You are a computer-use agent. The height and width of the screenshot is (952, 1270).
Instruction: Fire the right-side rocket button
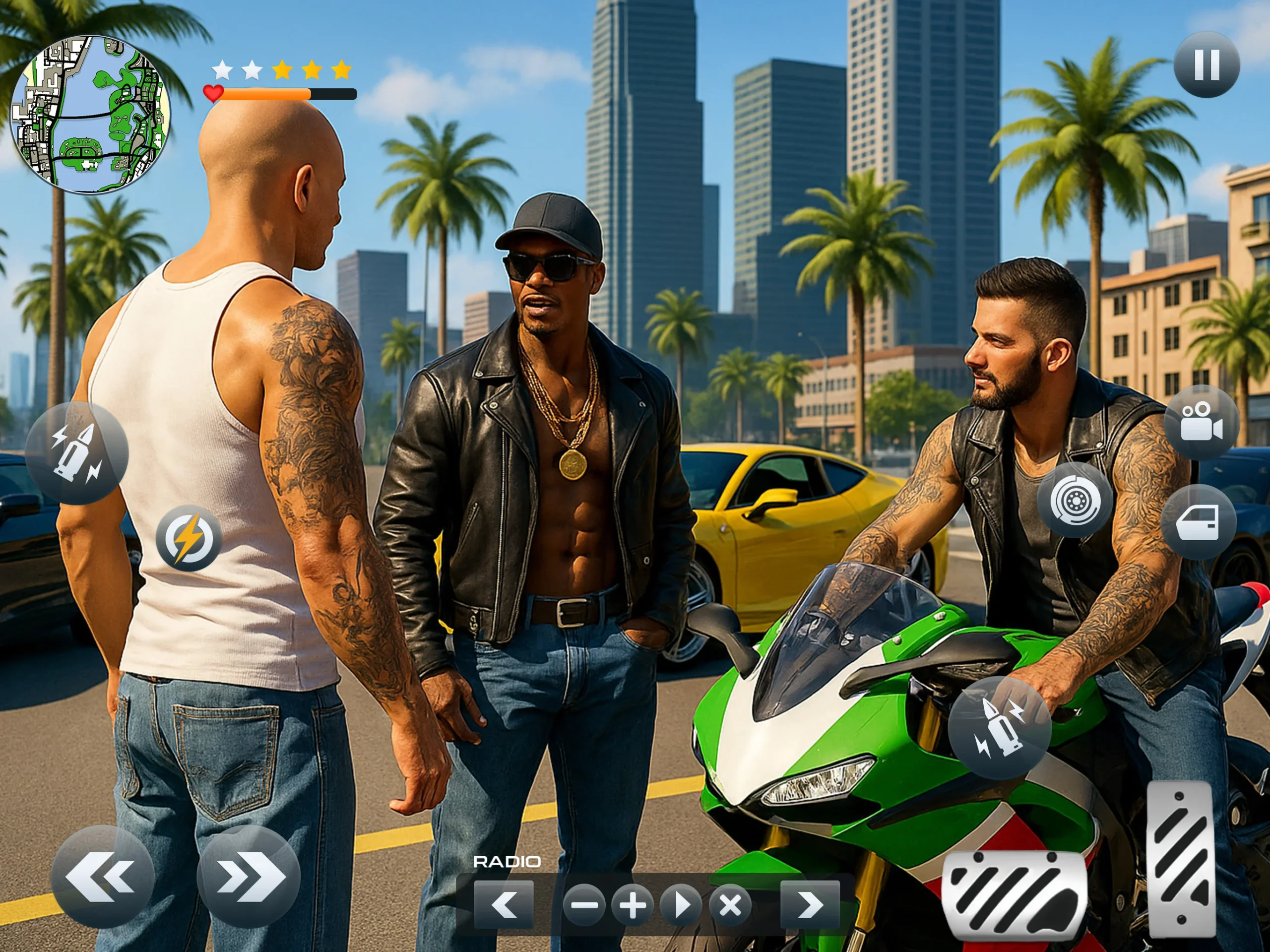(999, 727)
